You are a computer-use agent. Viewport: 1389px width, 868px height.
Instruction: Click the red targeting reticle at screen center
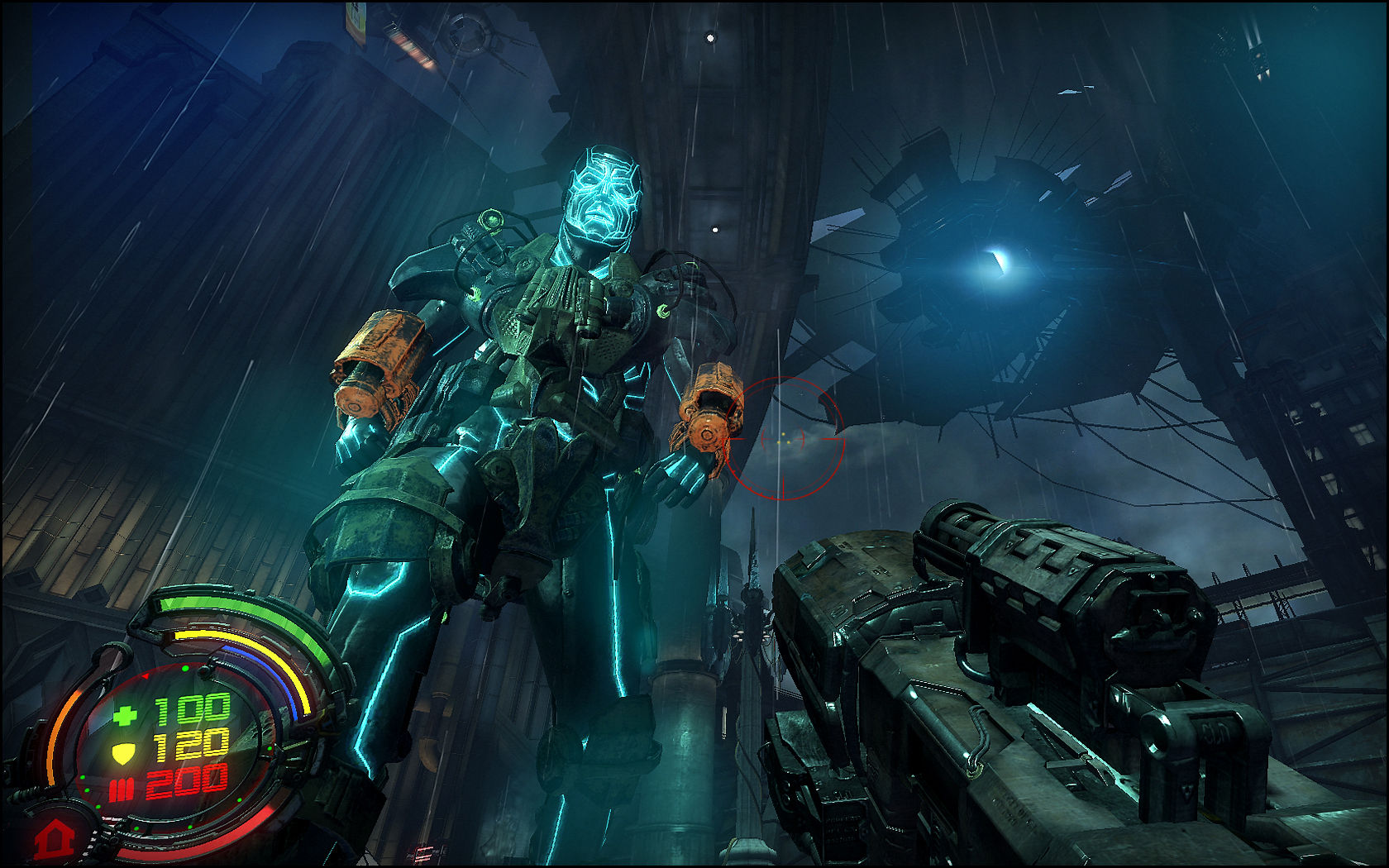tap(785, 438)
